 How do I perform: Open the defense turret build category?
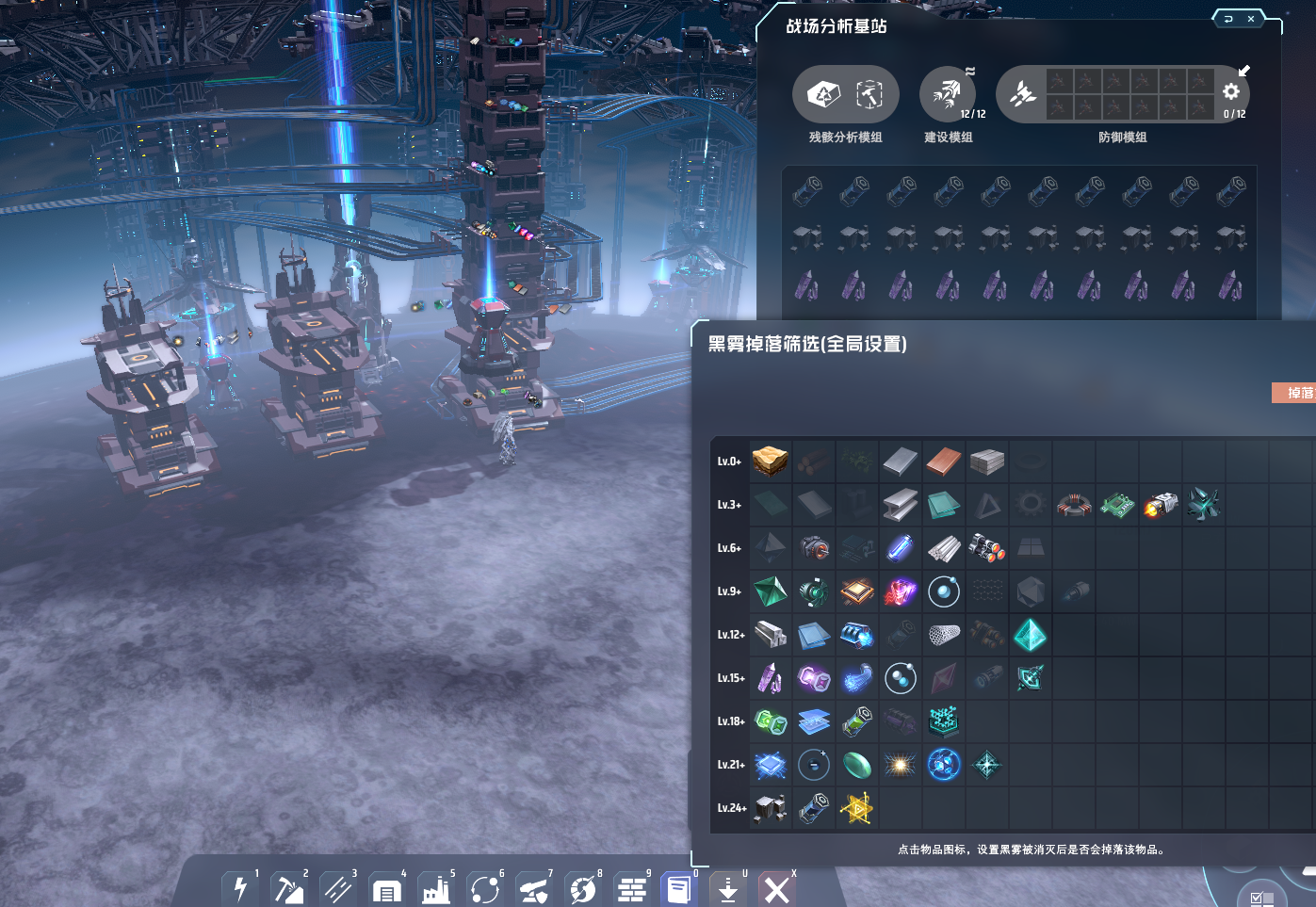(533, 888)
